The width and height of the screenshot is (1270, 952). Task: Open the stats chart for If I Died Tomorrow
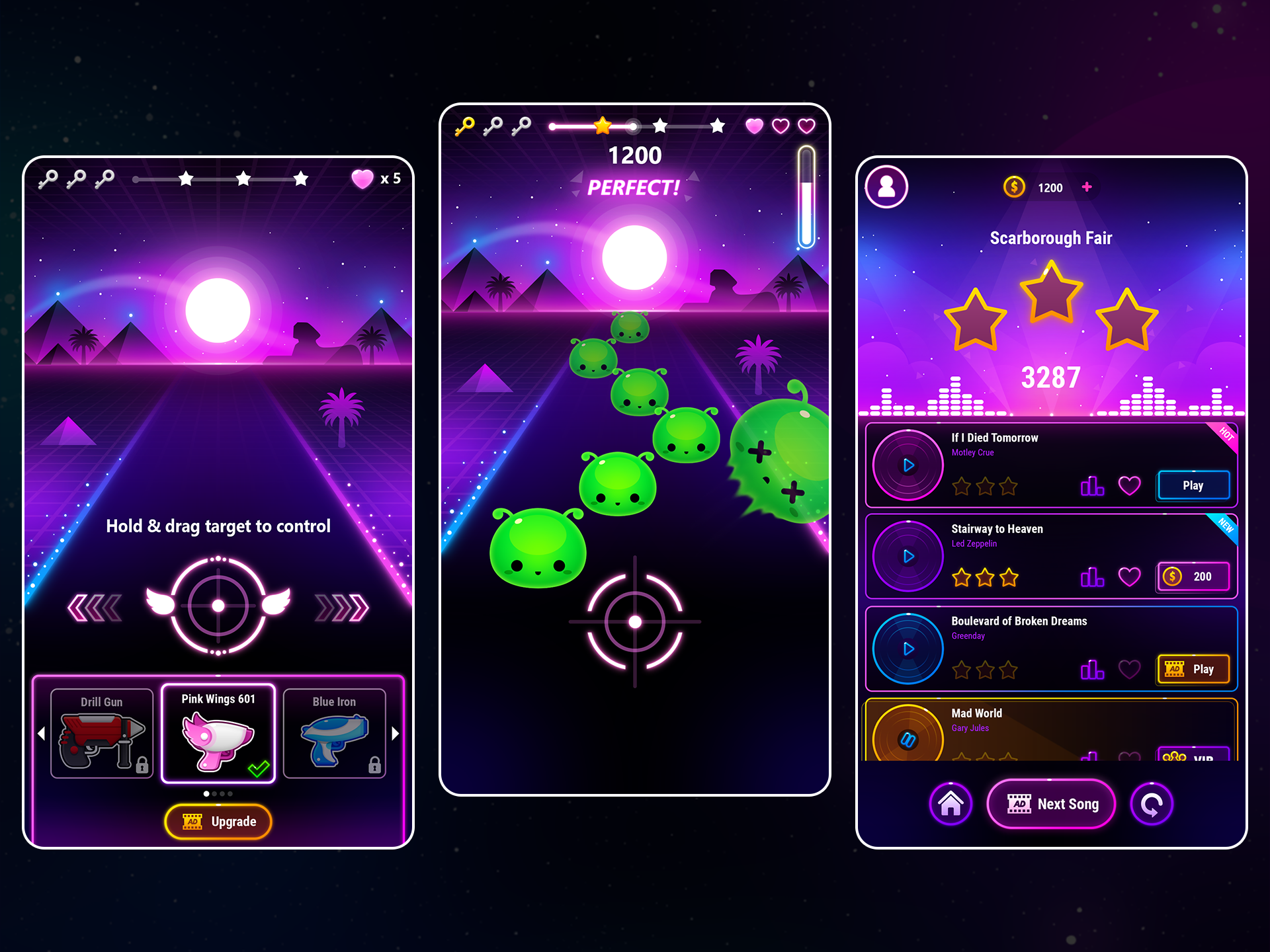[x=1091, y=485]
